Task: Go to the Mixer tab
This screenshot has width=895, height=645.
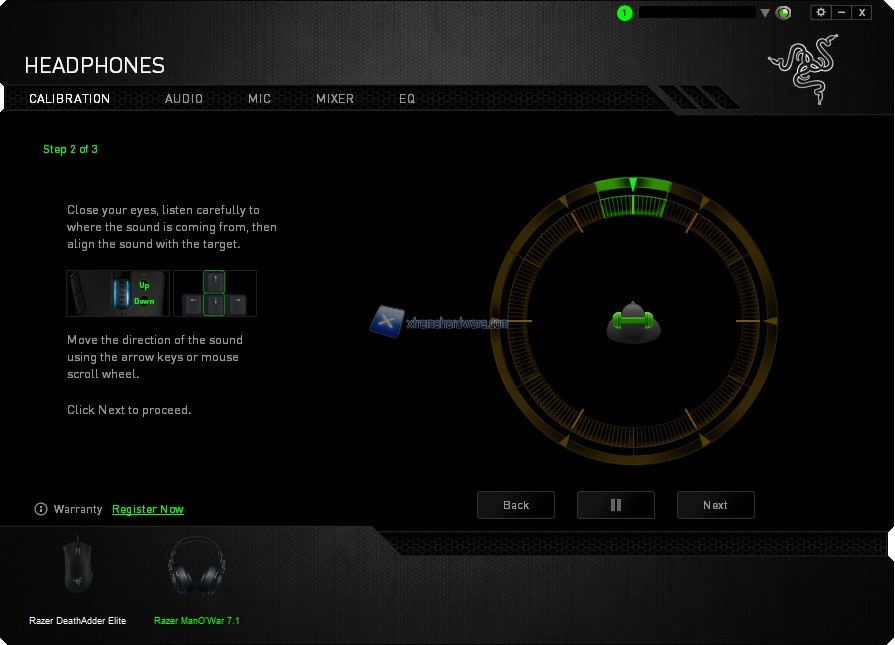Action: tap(335, 99)
